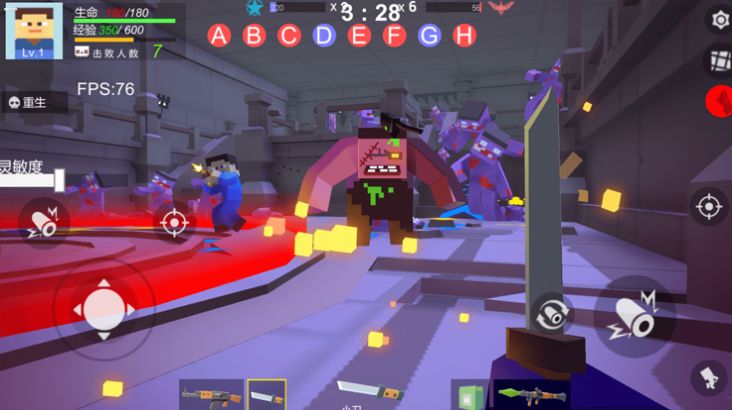732x410 pixels.
Task: Select the highlighted knife weapon slot
Action: click(267, 394)
